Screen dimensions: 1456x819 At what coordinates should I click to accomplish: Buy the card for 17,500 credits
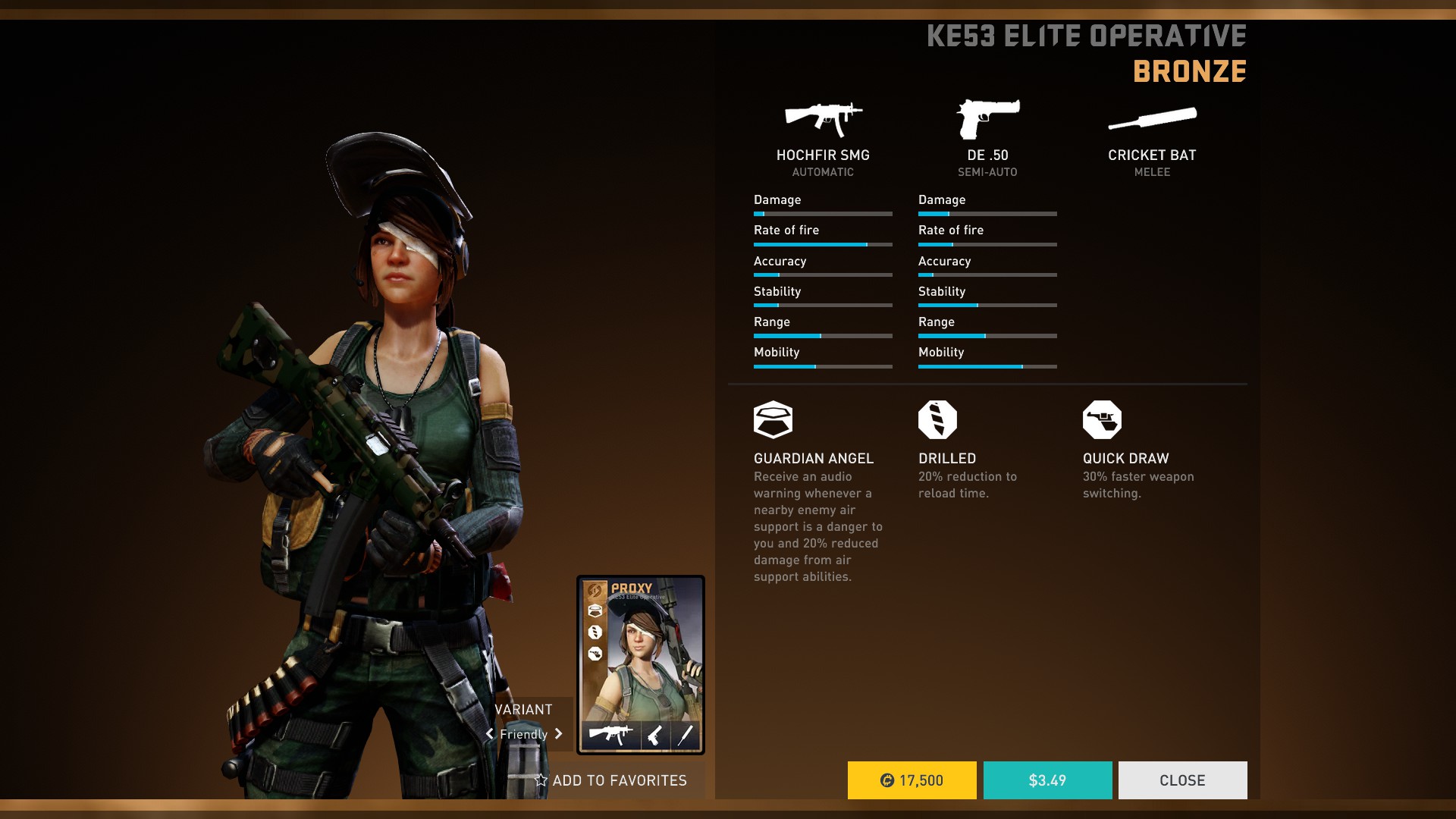pos(912,780)
